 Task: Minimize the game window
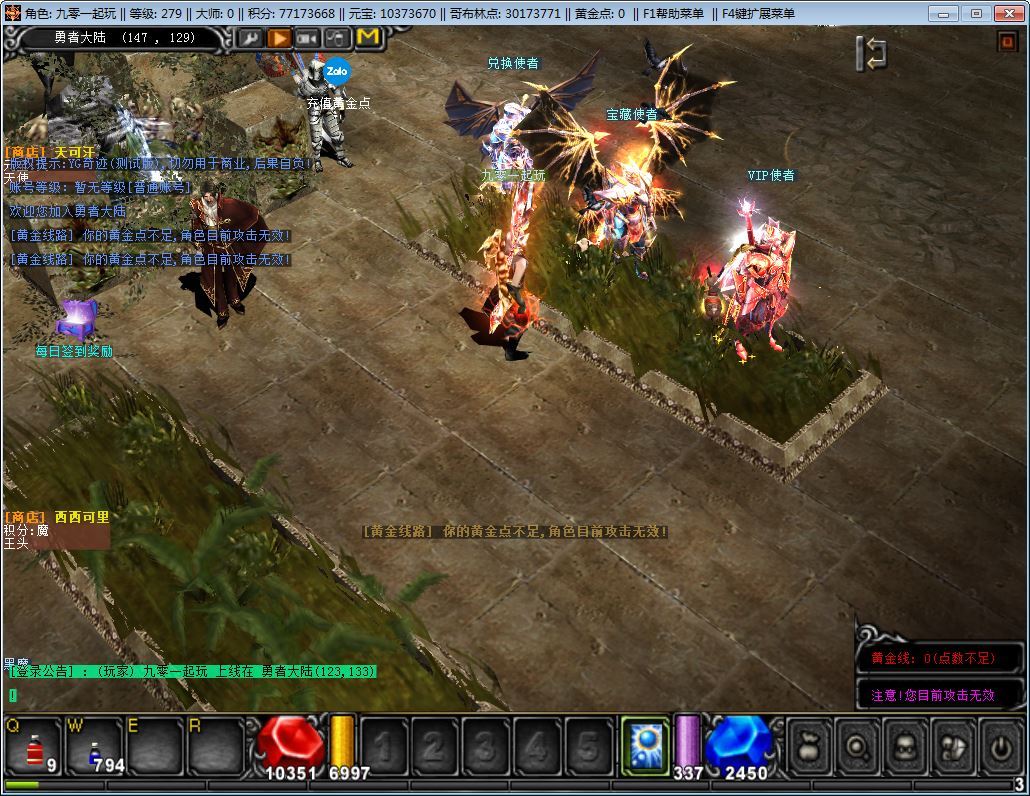coord(944,13)
